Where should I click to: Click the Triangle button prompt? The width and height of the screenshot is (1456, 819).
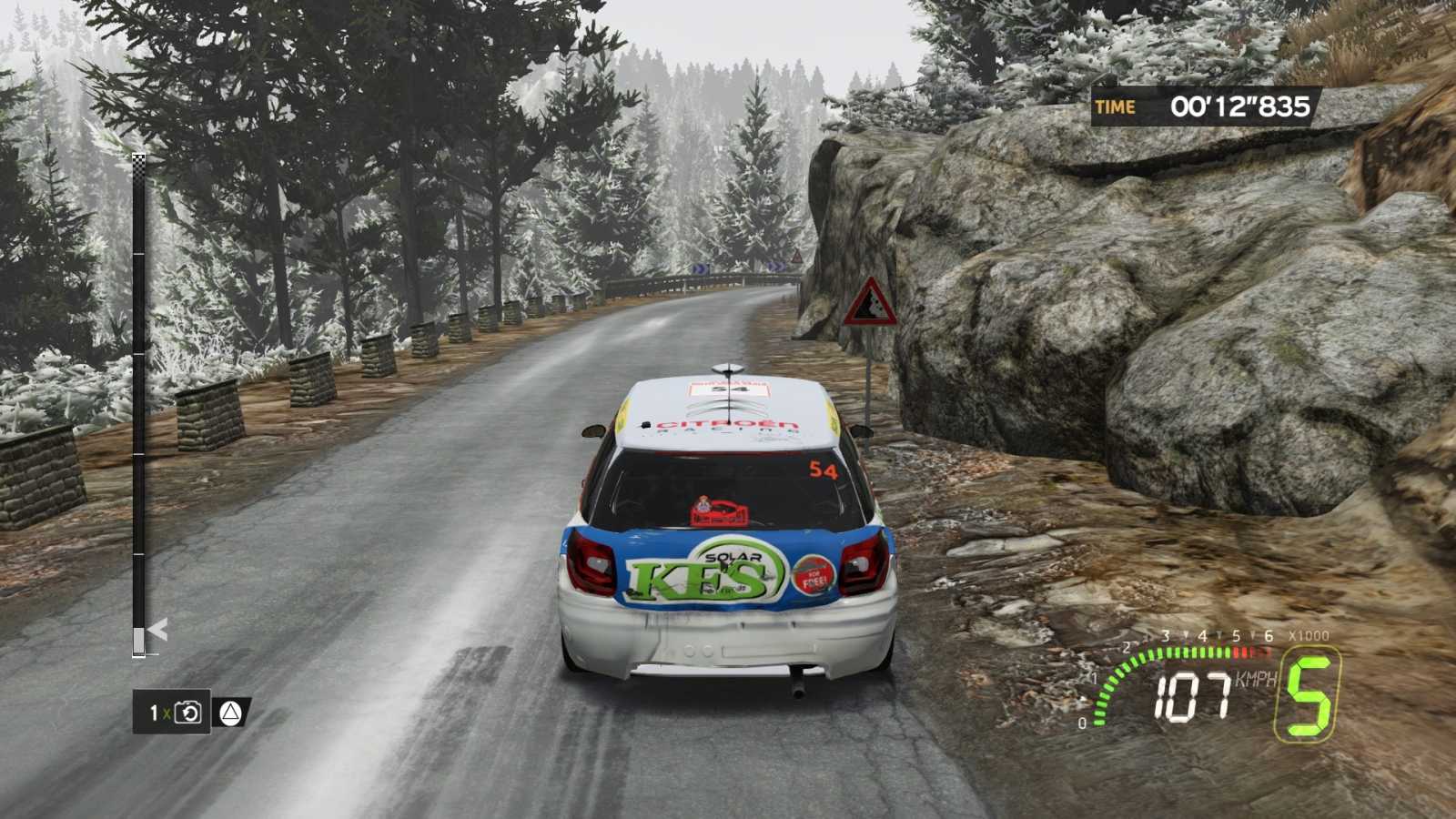(x=230, y=713)
